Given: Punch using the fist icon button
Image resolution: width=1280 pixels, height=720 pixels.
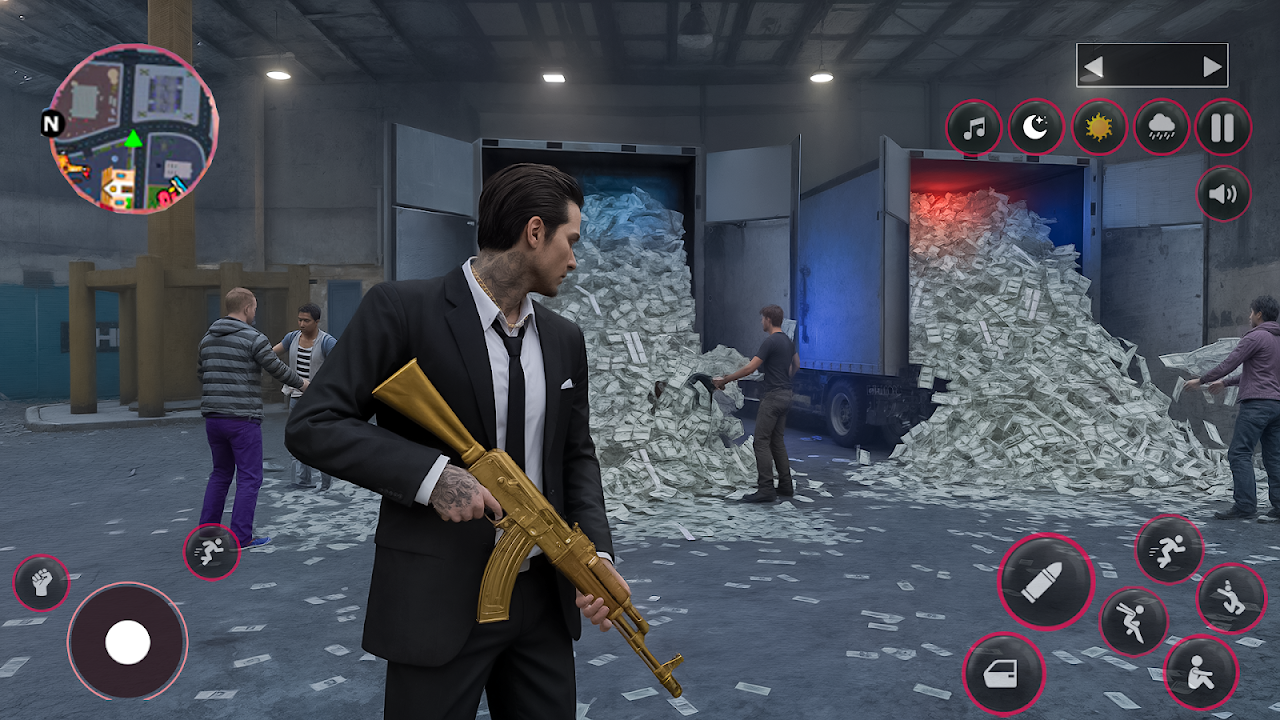Looking at the screenshot, I should click(41, 583).
